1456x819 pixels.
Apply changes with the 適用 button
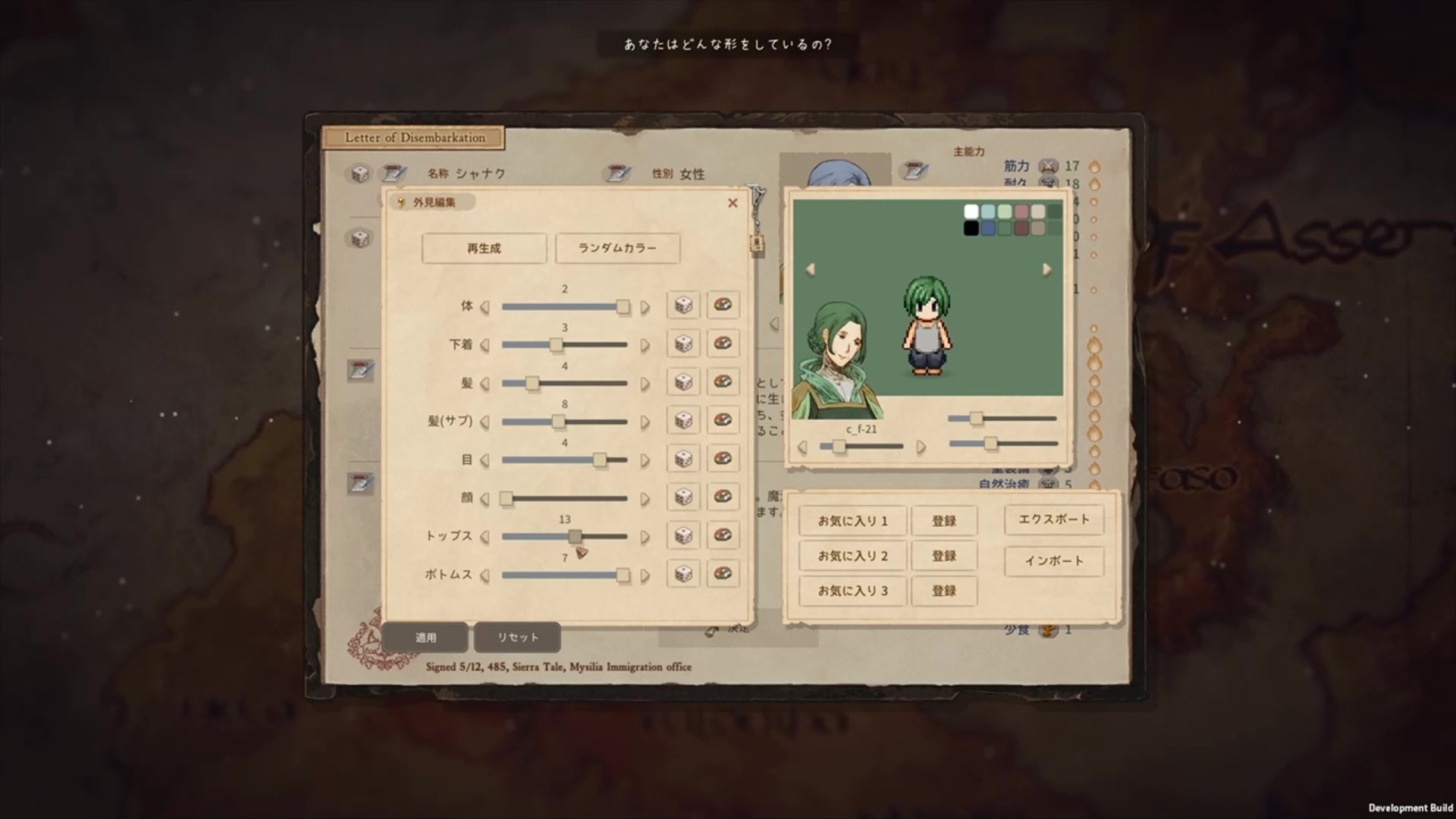425,637
